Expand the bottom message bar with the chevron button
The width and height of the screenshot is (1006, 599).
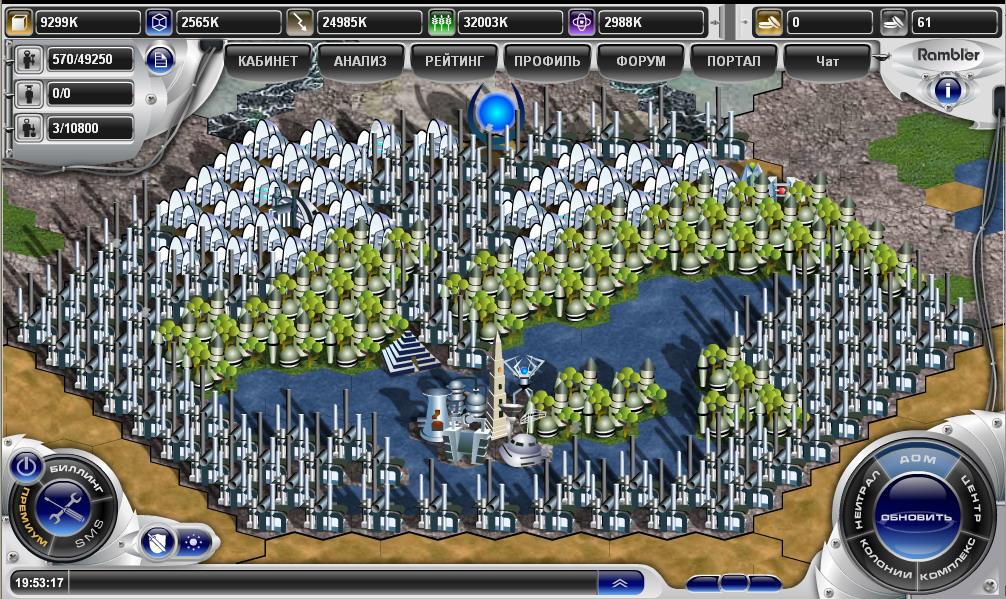pyautogui.click(x=620, y=583)
